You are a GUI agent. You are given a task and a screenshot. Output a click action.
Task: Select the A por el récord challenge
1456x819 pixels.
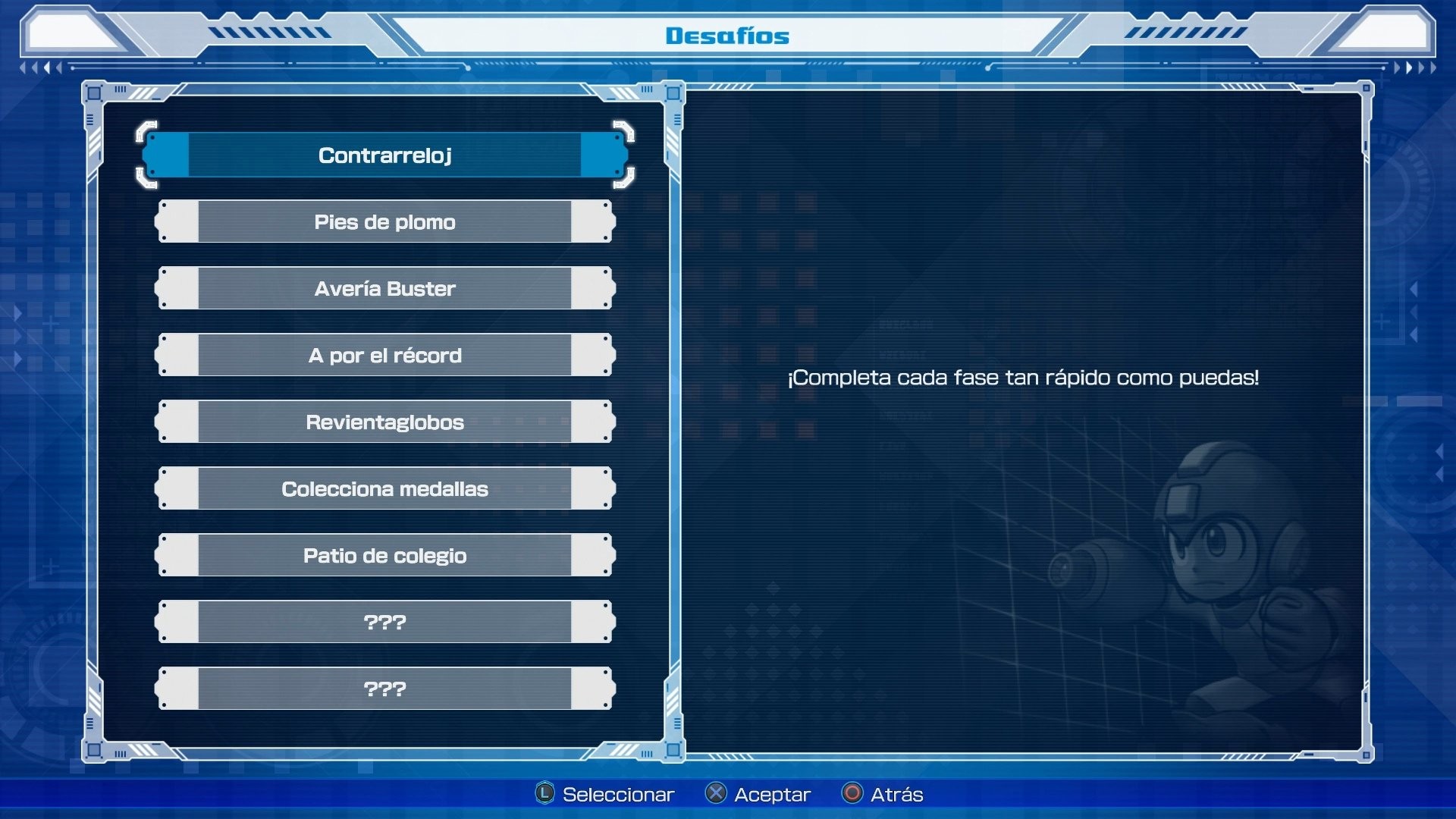[x=387, y=355]
